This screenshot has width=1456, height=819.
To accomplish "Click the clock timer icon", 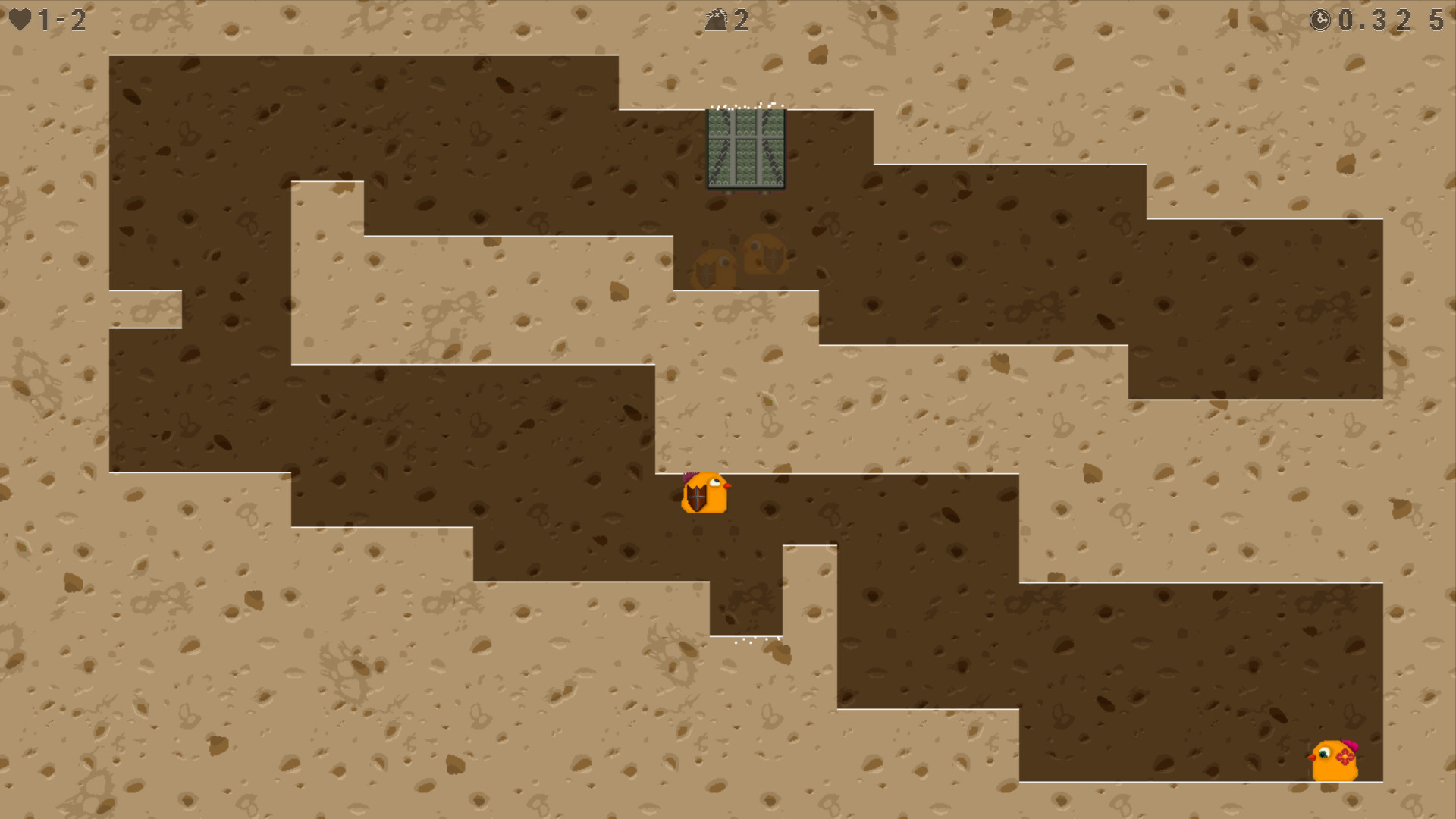I will (x=1321, y=20).
